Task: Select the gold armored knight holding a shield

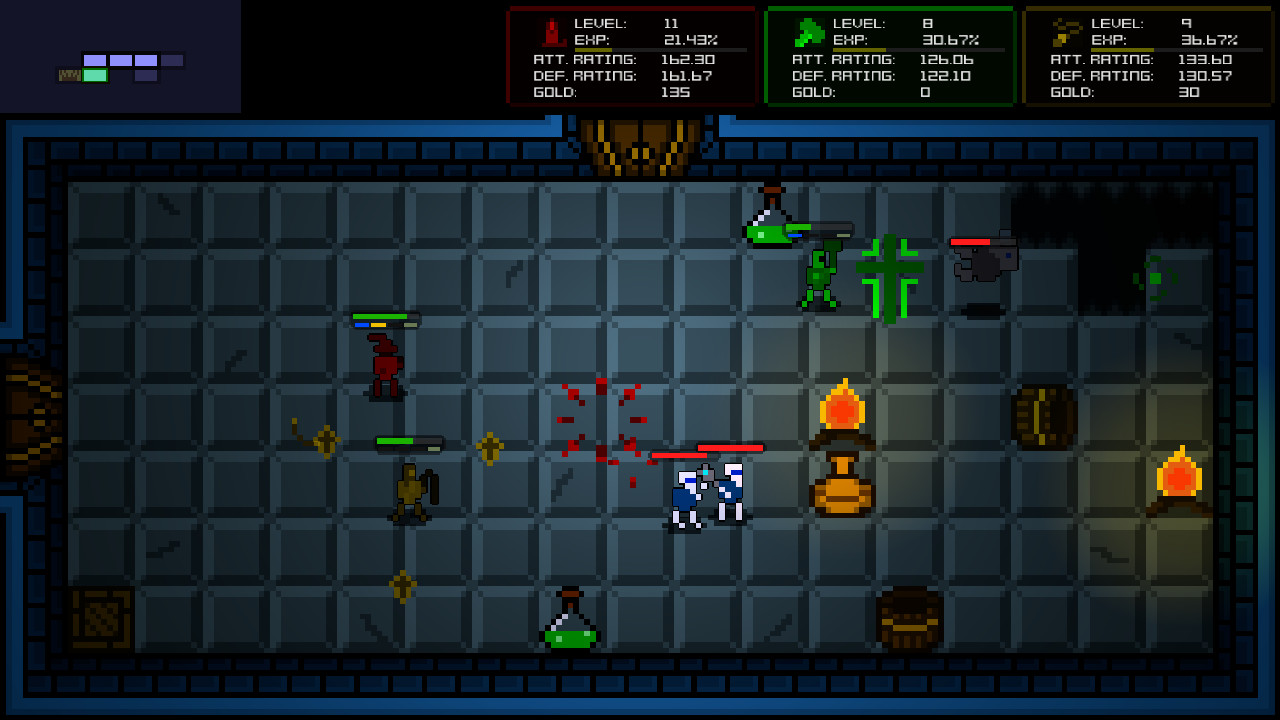Action: 410,490
